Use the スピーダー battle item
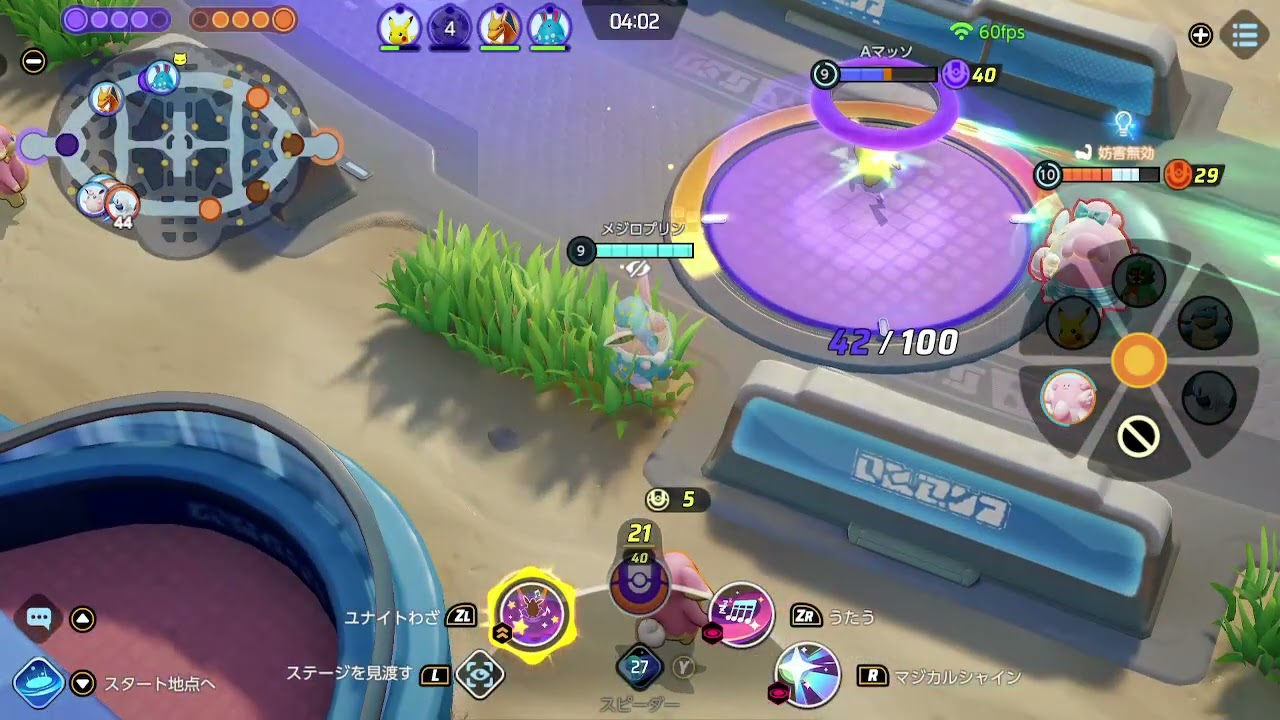This screenshot has height=720, width=1280. 640,667
